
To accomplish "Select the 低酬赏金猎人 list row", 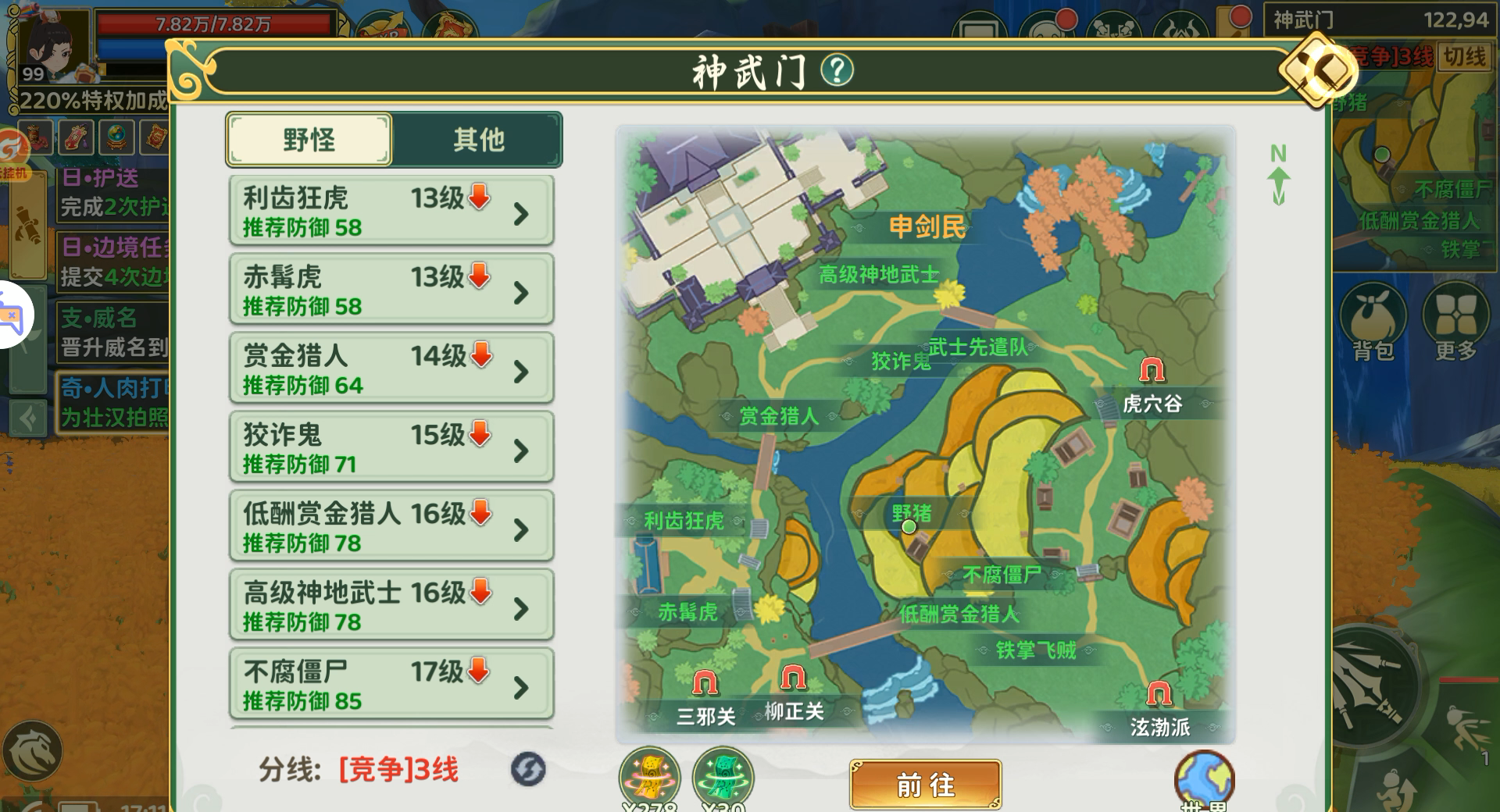I will pyautogui.click(x=391, y=526).
